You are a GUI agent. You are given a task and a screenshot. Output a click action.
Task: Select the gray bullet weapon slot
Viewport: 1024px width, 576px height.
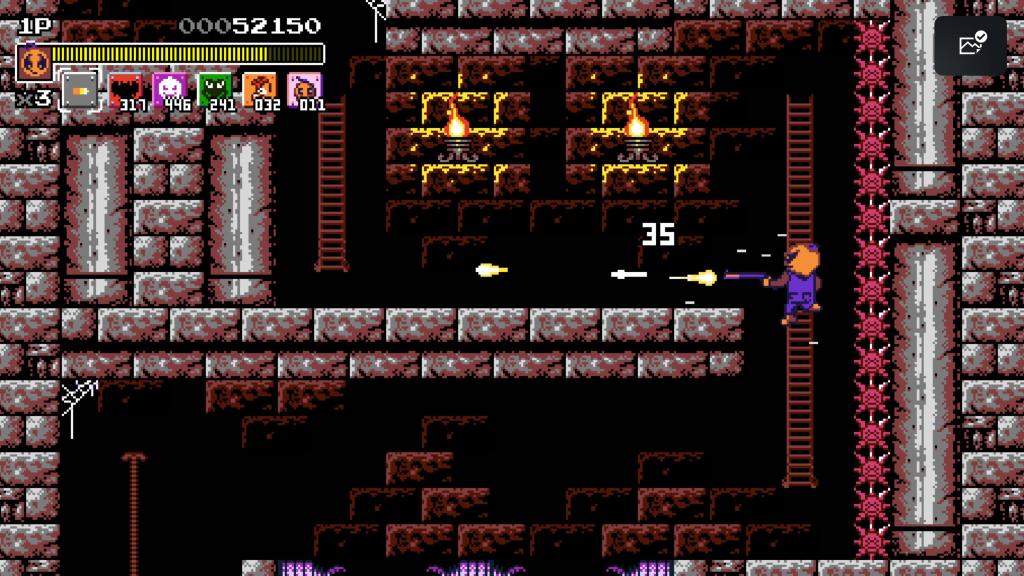pyautogui.click(x=80, y=91)
